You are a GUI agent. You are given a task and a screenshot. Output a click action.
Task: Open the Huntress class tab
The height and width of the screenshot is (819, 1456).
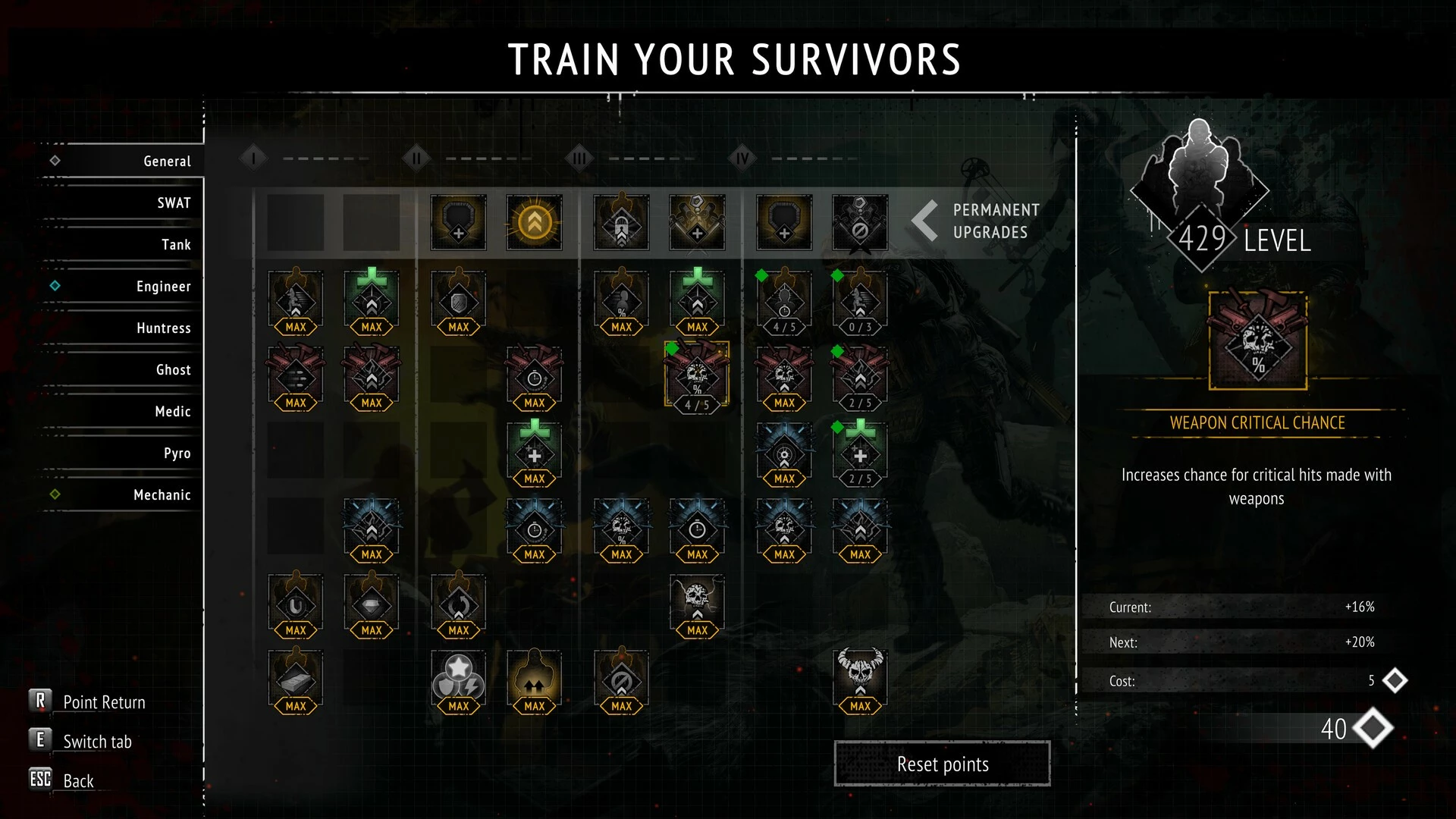(x=163, y=328)
